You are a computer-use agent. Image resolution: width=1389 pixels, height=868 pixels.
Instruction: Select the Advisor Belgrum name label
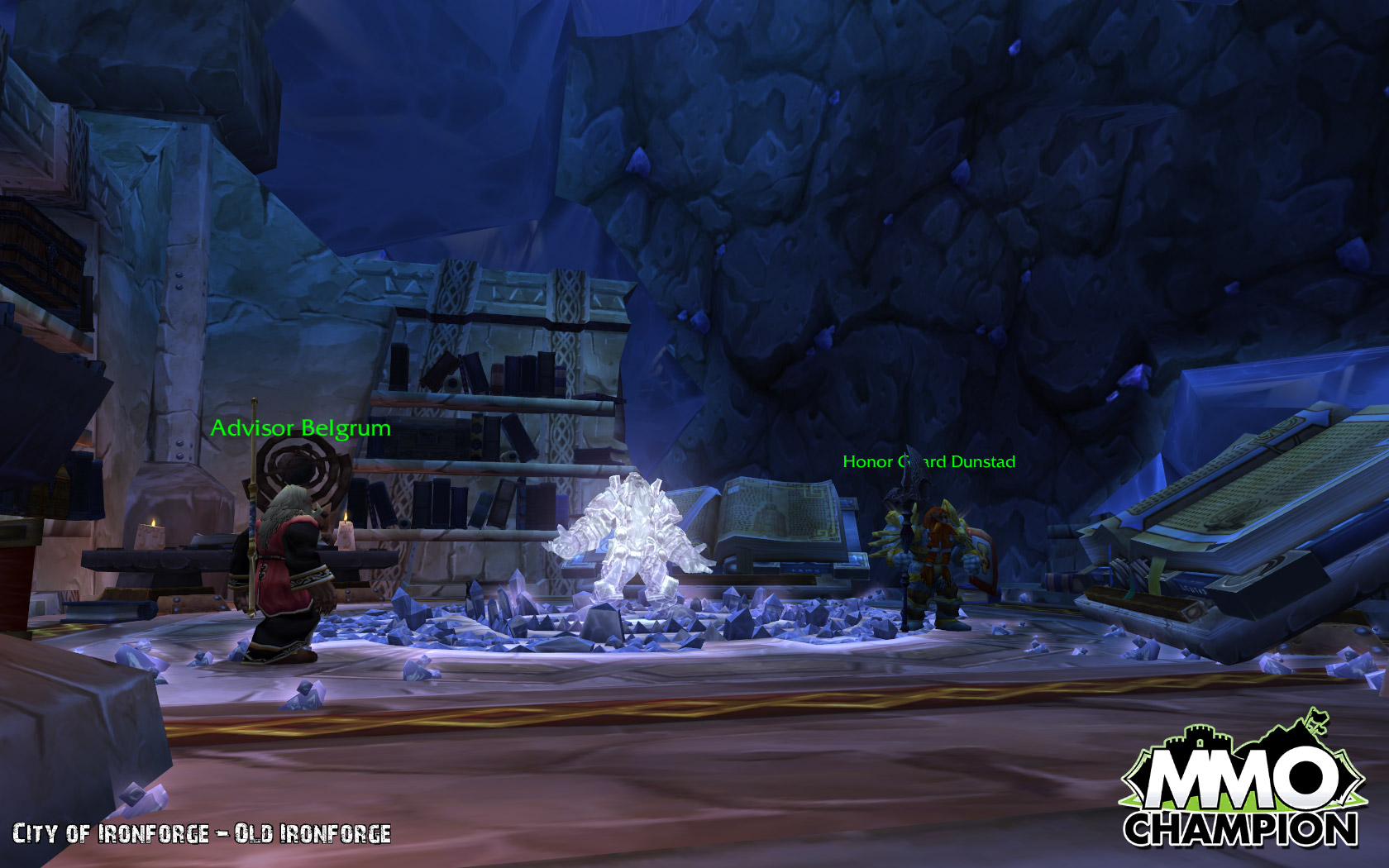tap(300, 428)
